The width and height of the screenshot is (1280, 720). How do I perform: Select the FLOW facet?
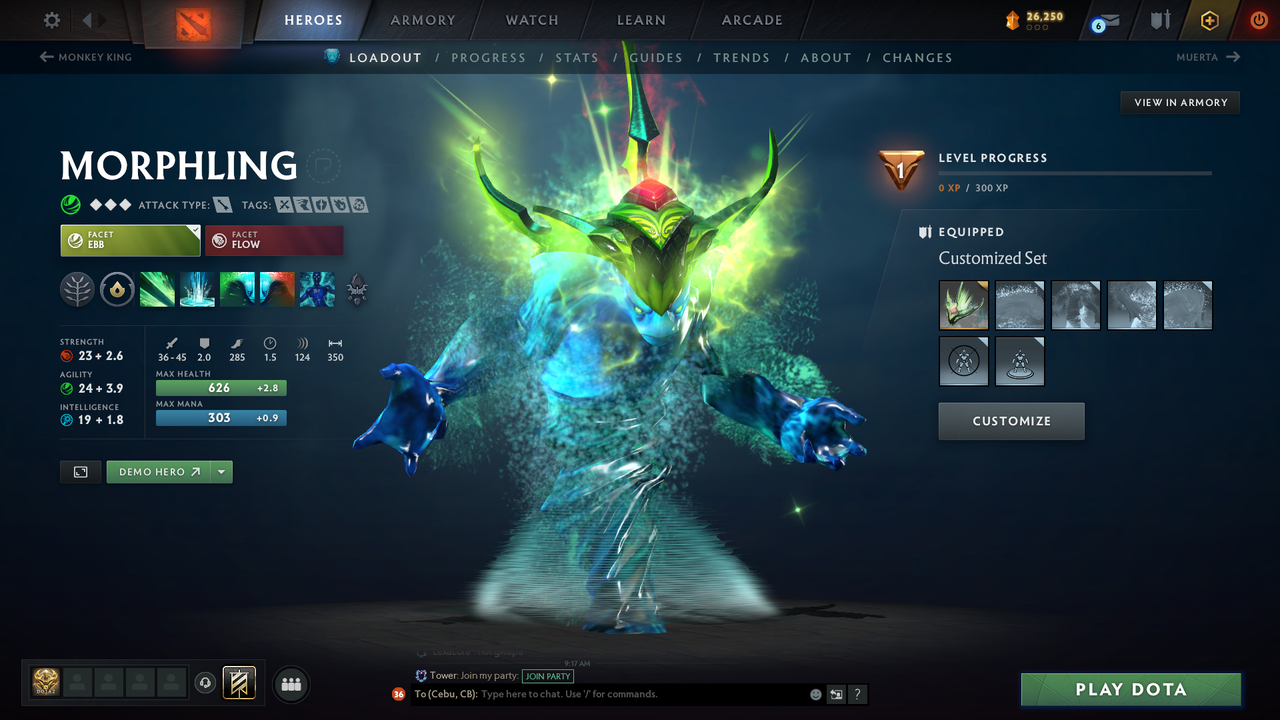click(x=274, y=240)
